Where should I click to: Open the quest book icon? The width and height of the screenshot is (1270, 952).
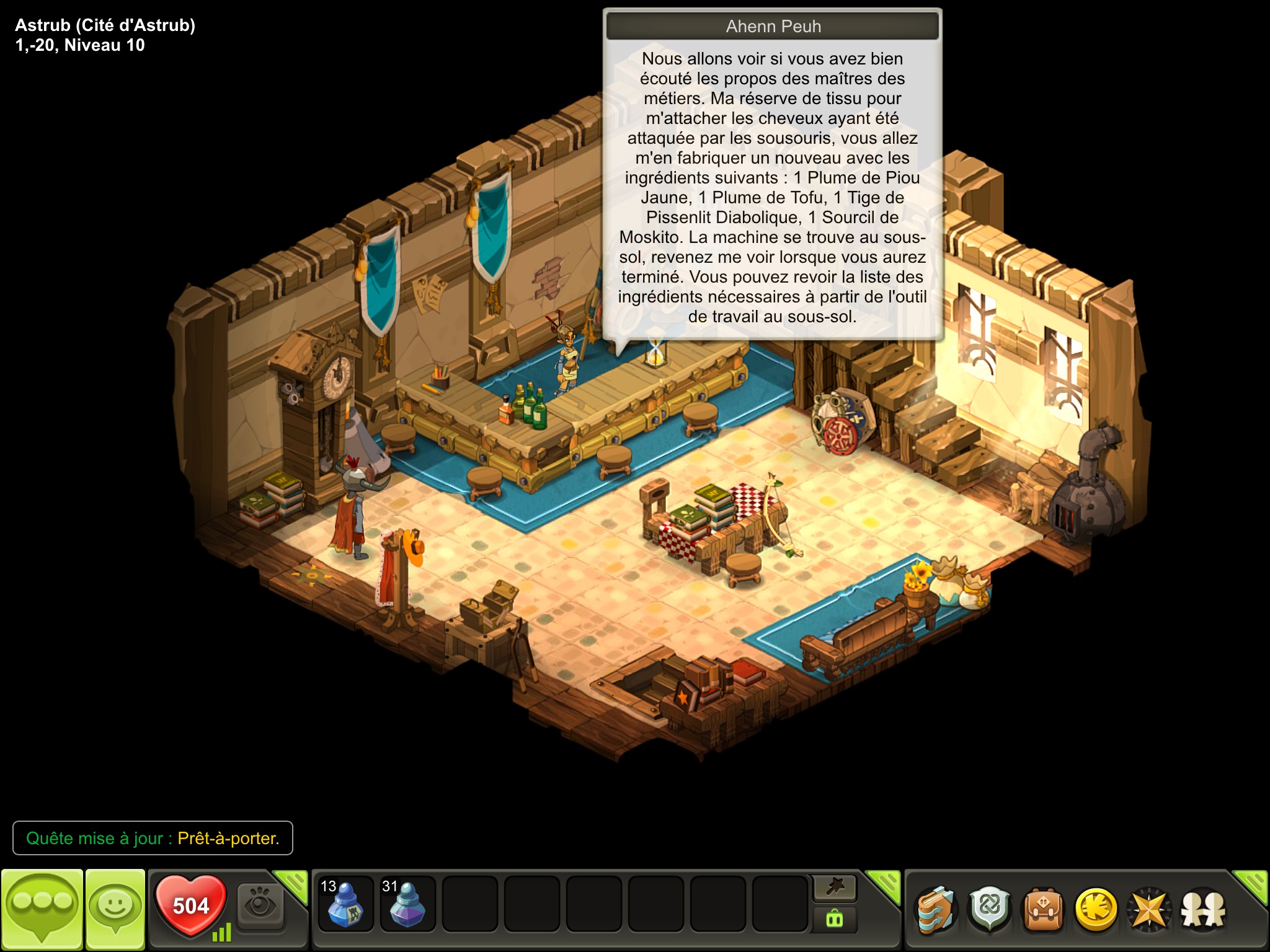[x=936, y=910]
